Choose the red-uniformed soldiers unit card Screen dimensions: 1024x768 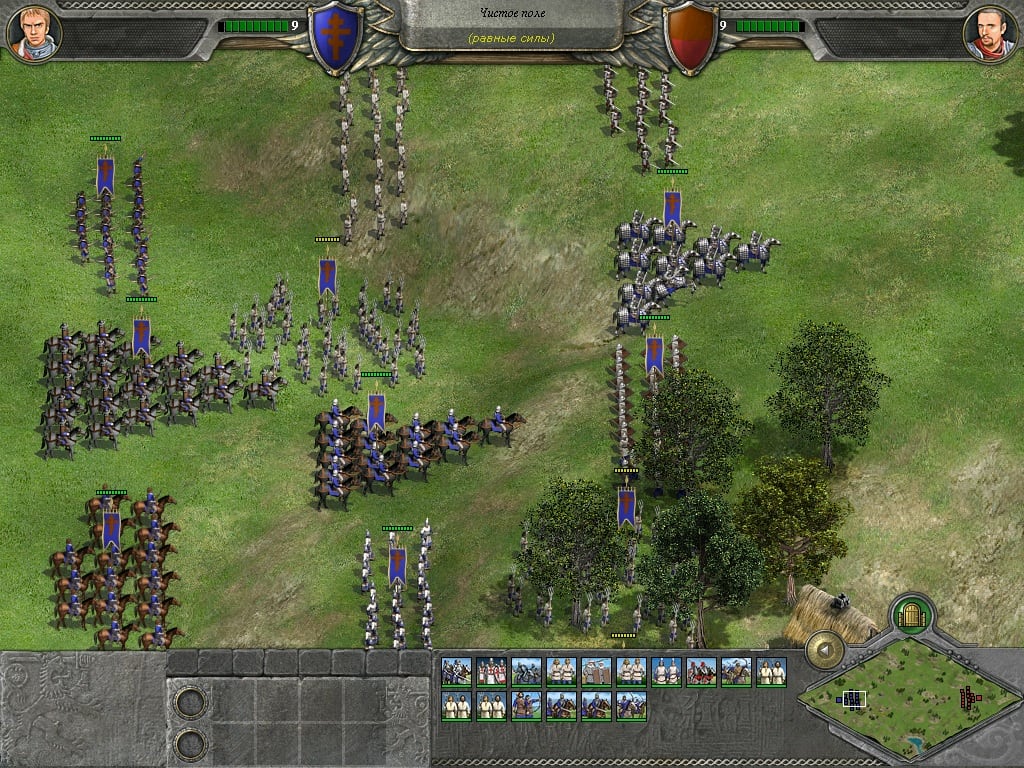tap(701, 671)
